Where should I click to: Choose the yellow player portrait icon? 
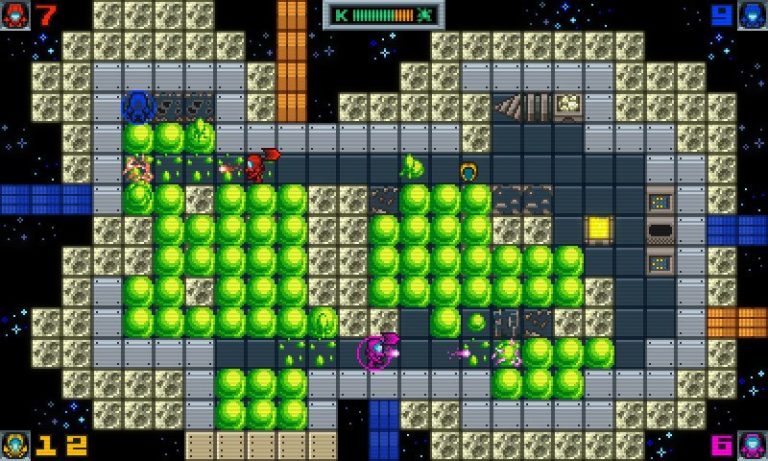[15, 445]
